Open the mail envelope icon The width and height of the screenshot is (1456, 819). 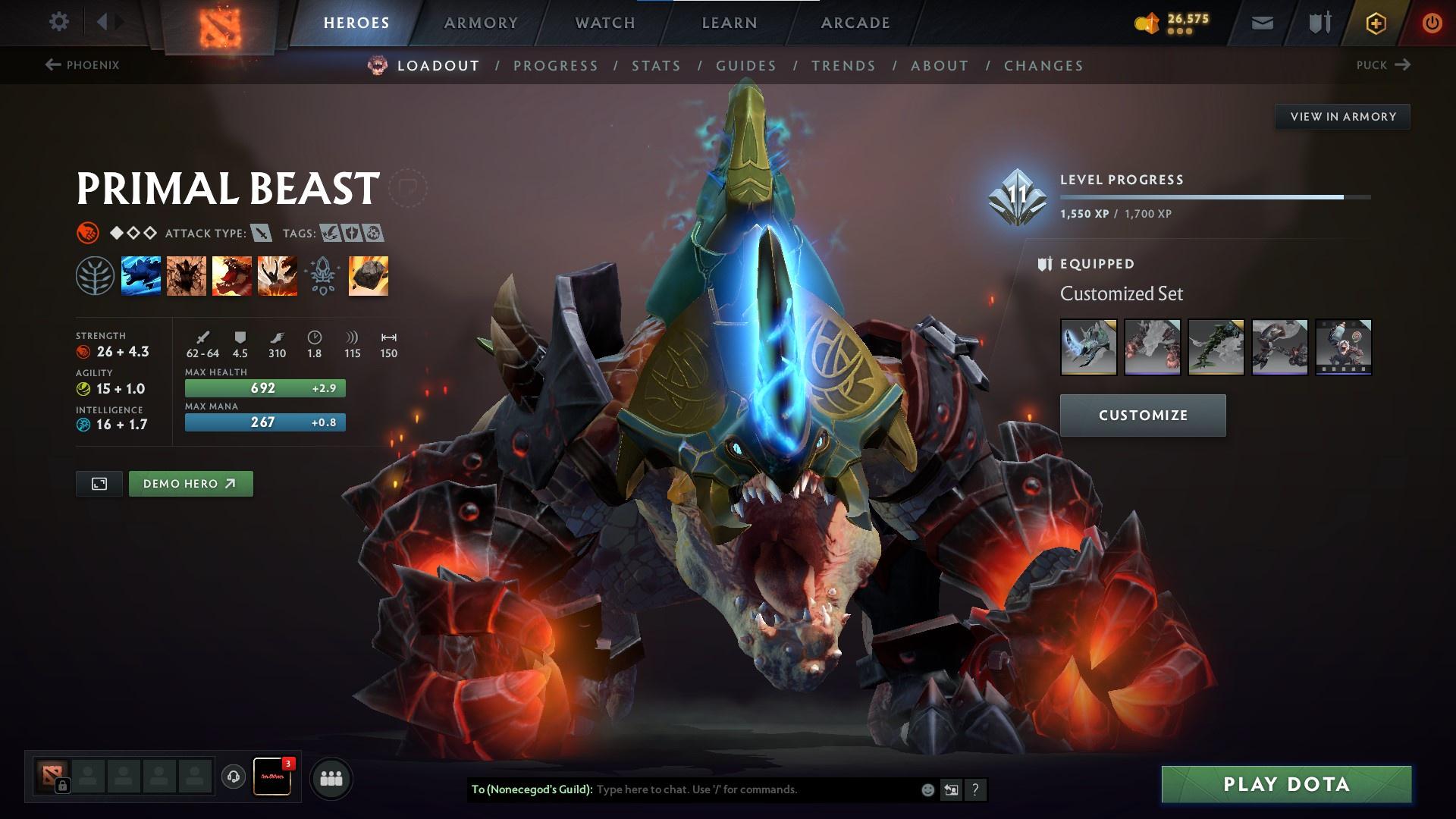tap(1262, 22)
